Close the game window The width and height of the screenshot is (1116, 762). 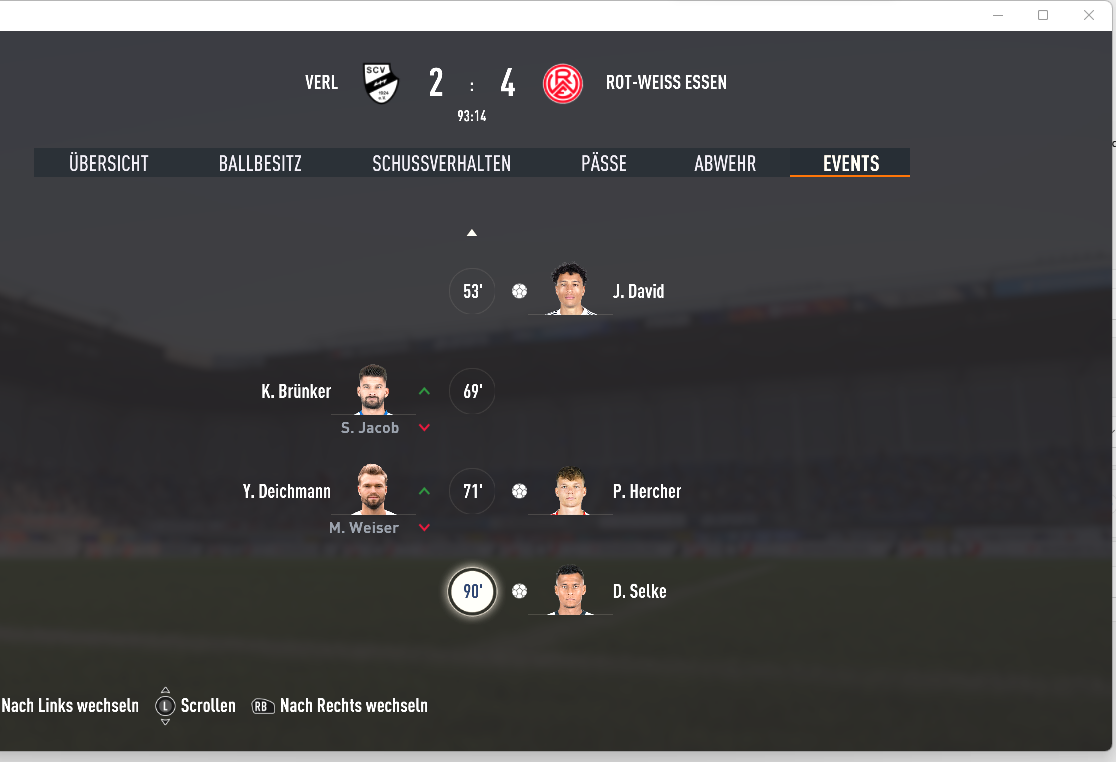pos(1089,15)
